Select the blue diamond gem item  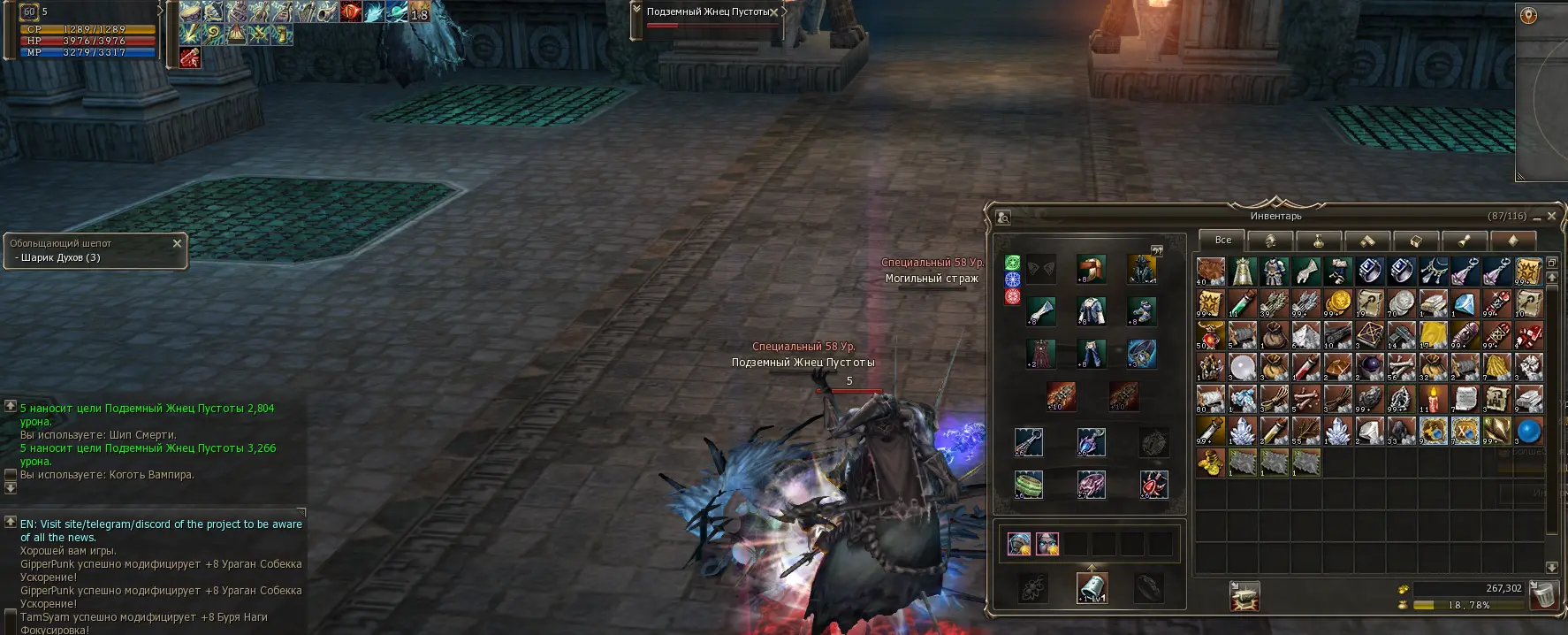[x=1465, y=303]
